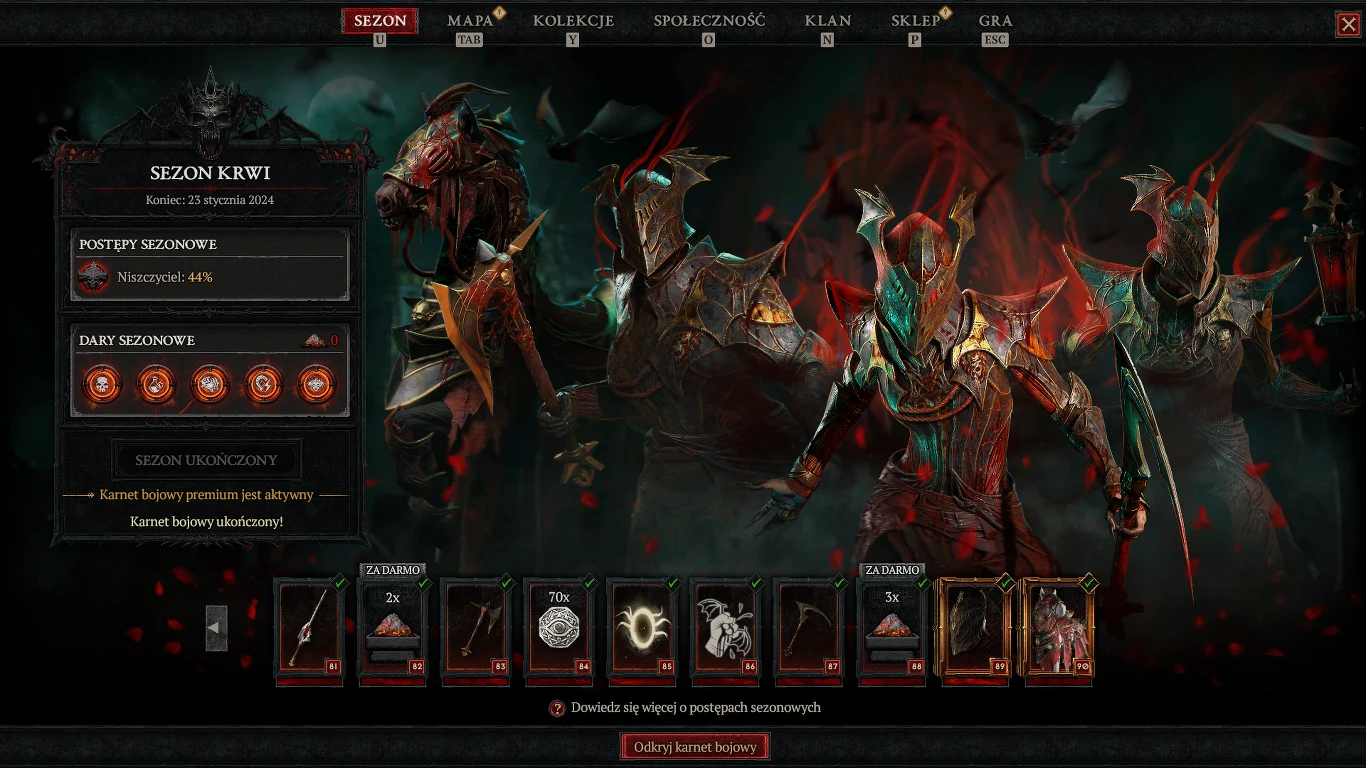1366x768 pixels.
Task: Open Dowiedz się więcej o postępach sezonowych
Action: 685,708
